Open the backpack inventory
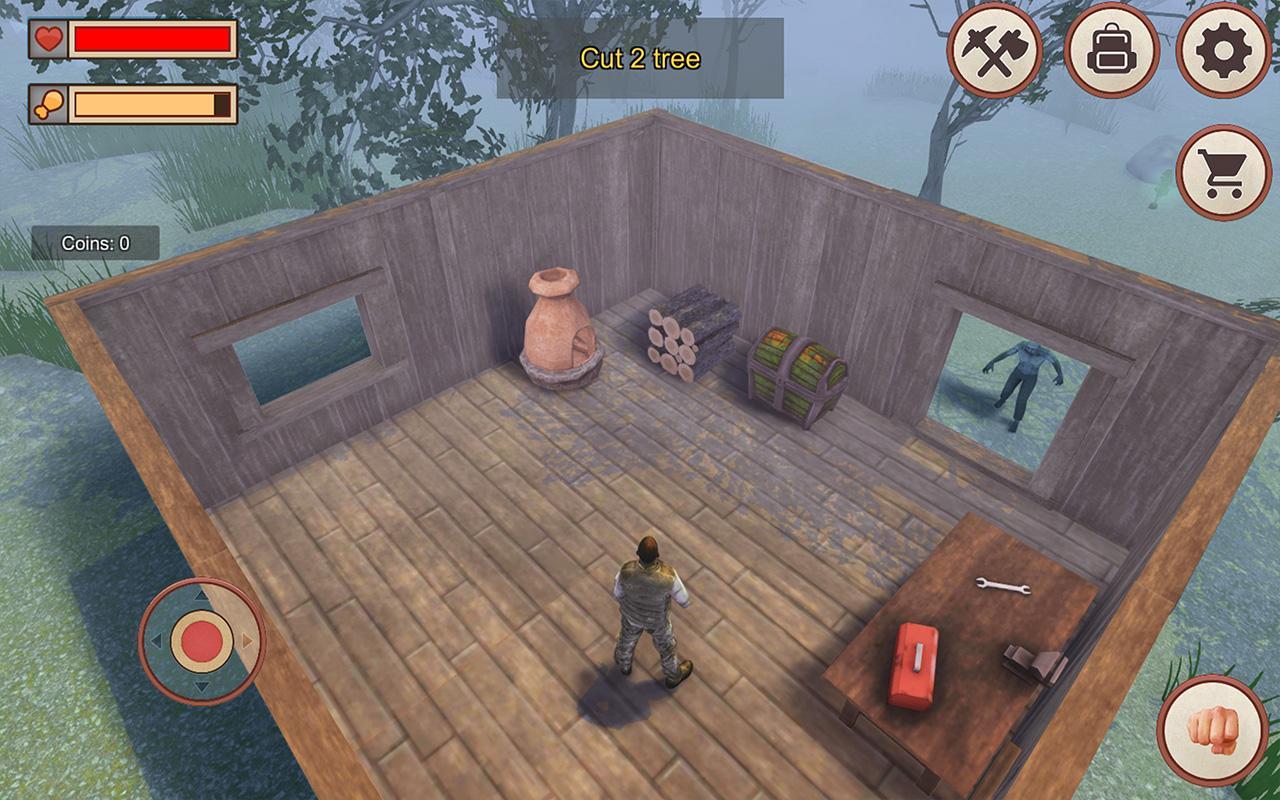1280x800 pixels. (x=1111, y=50)
